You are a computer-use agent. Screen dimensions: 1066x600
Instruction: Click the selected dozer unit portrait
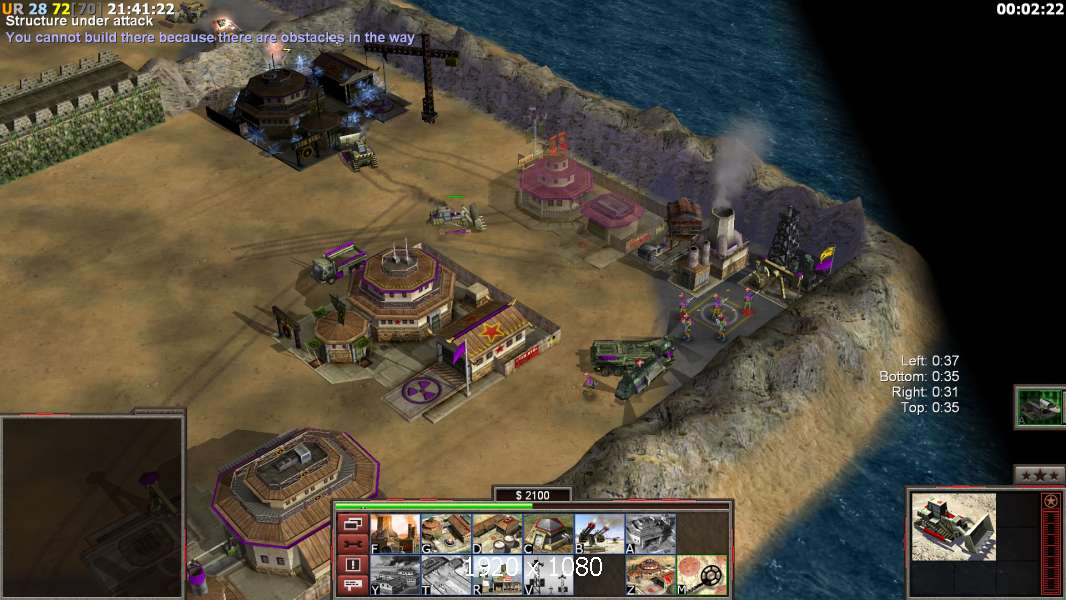tap(953, 526)
